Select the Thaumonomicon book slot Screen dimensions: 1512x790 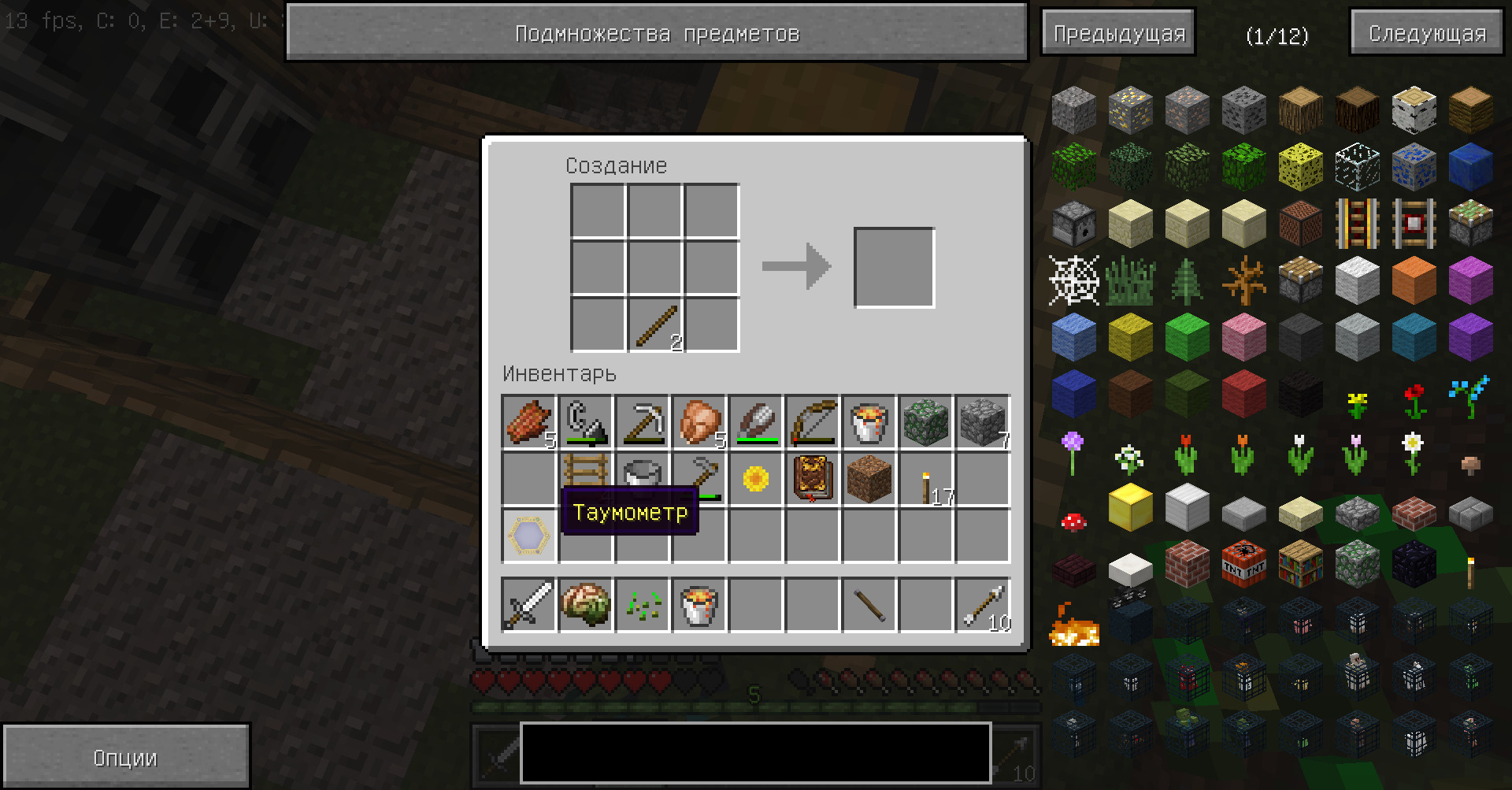[813, 478]
